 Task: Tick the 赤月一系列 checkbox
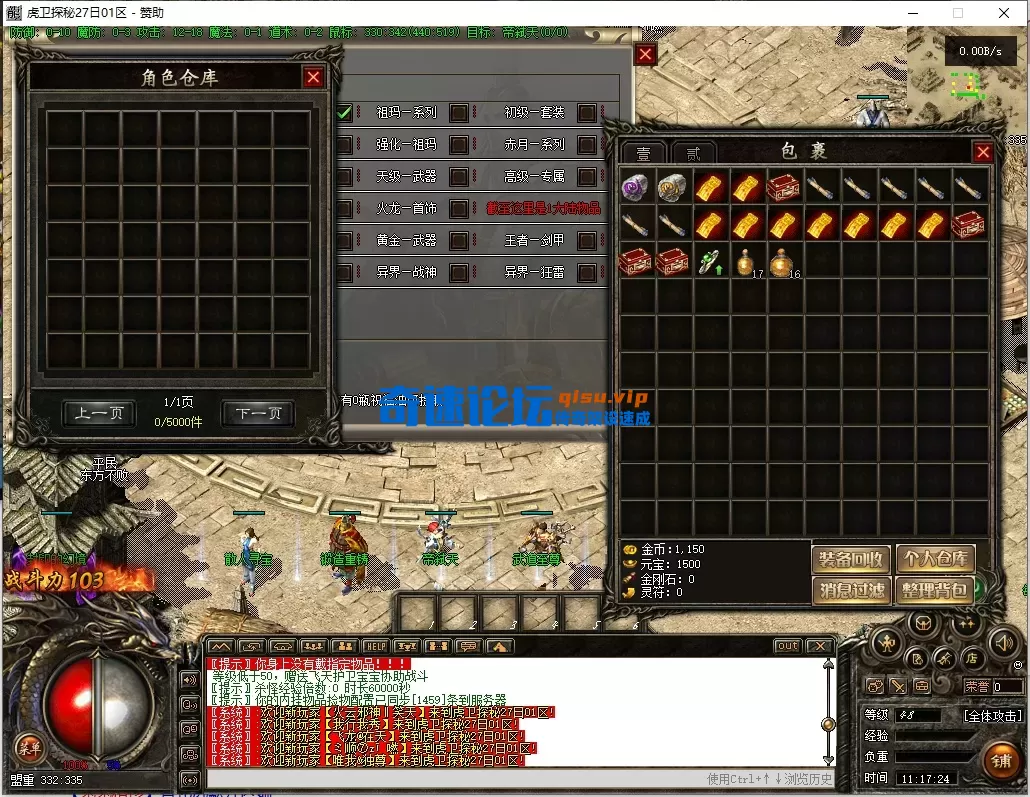point(586,145)
